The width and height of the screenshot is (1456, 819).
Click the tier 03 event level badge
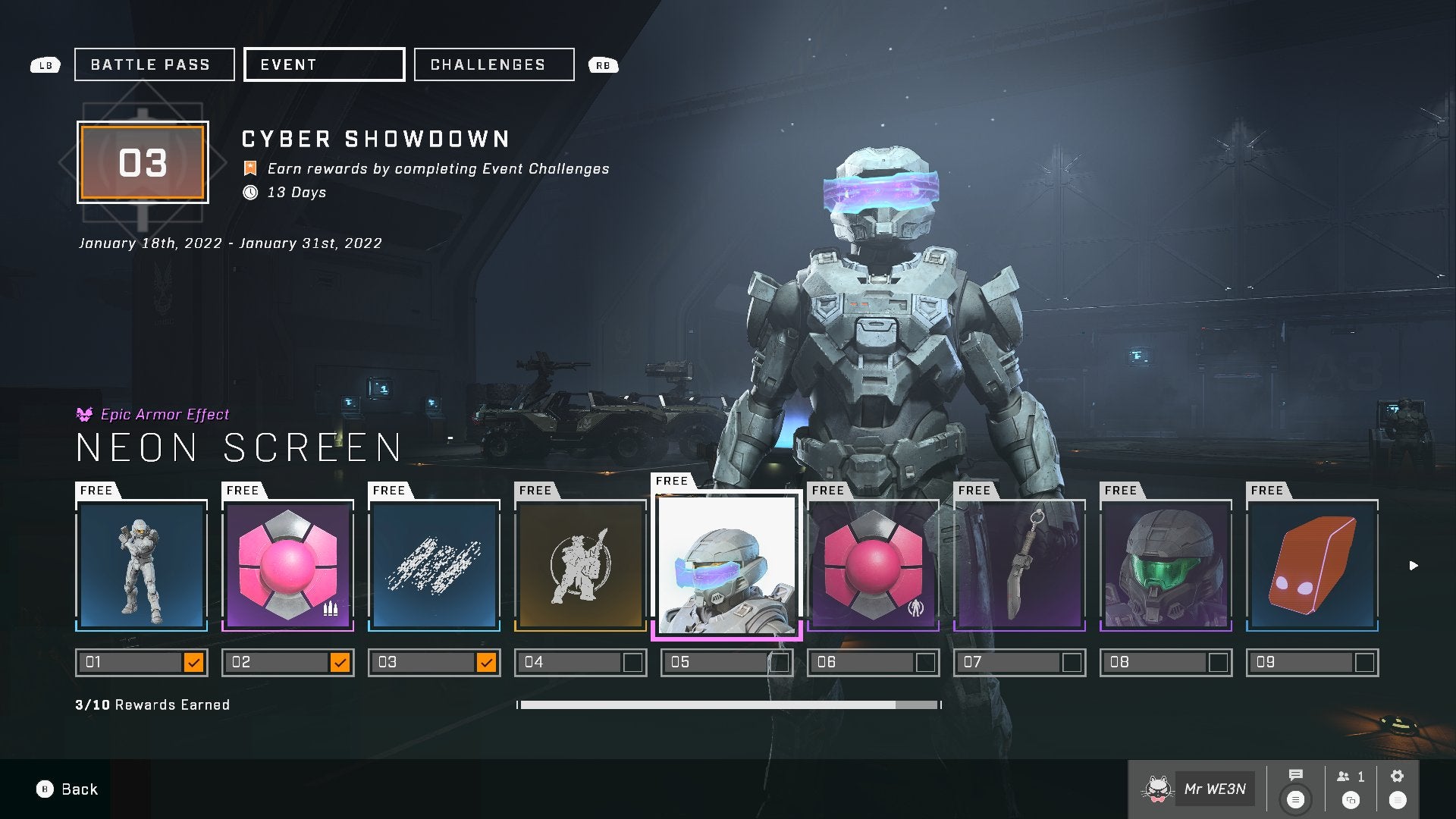(143, 163)
